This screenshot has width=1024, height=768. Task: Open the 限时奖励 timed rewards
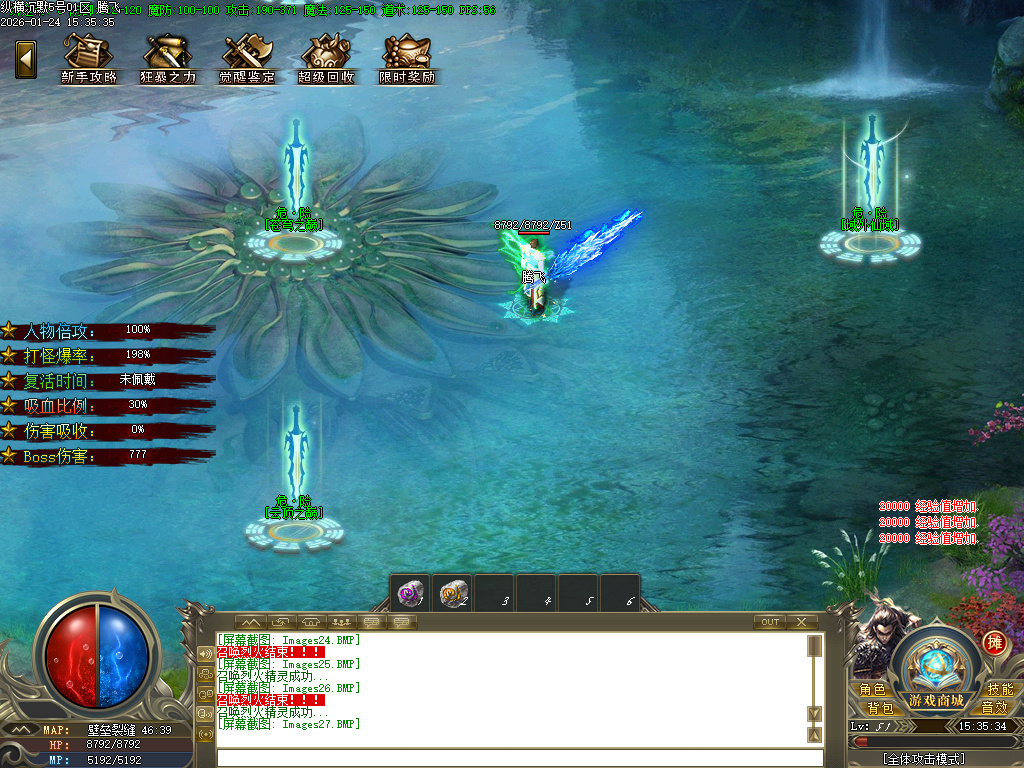click(x=407, y=59)
